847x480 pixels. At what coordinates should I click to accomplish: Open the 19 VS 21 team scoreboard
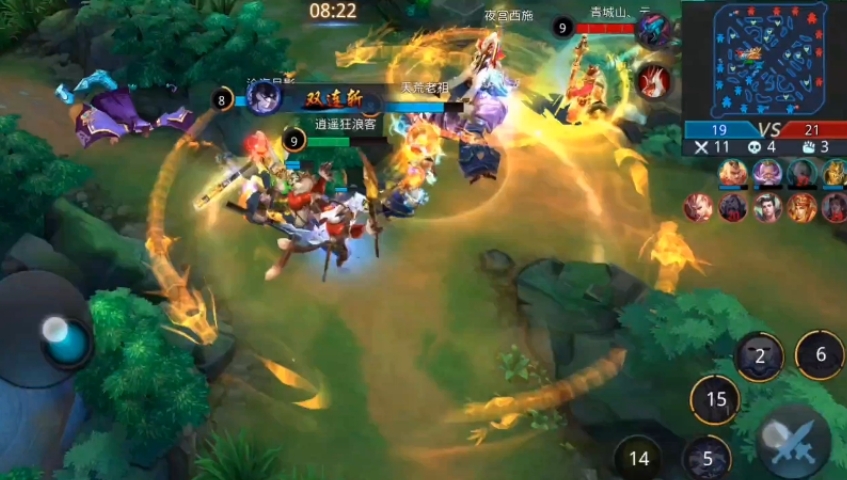(765, 129)
